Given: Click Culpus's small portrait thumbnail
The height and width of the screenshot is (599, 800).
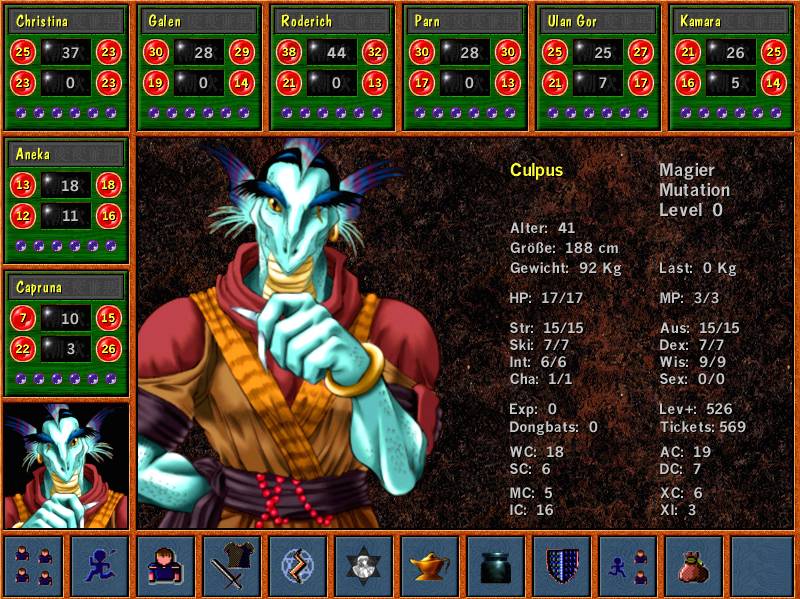Looking at the screenshot, I should pyautogui.click(x=67, y=466).
